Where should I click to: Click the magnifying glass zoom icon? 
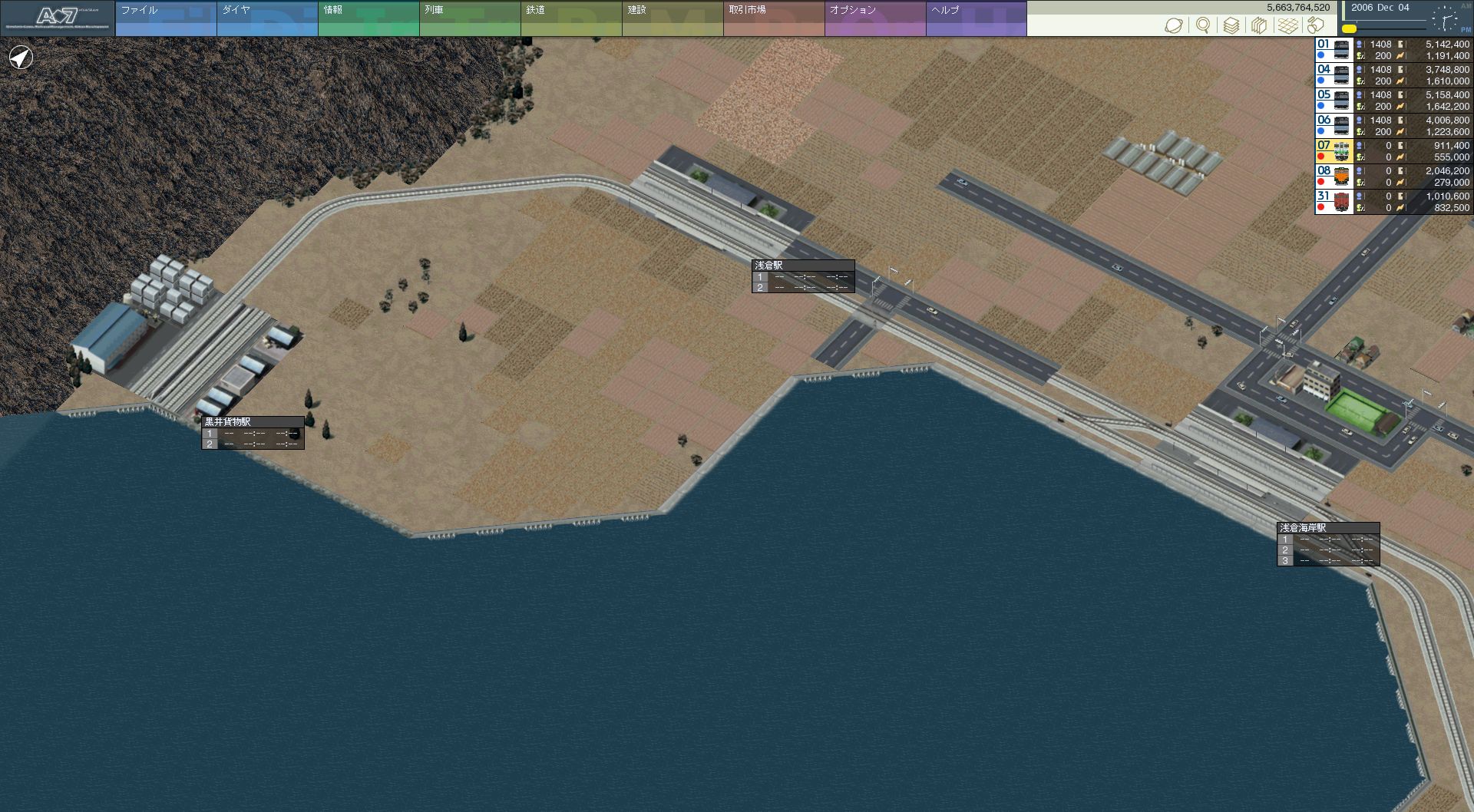[x=1203, y=25]
